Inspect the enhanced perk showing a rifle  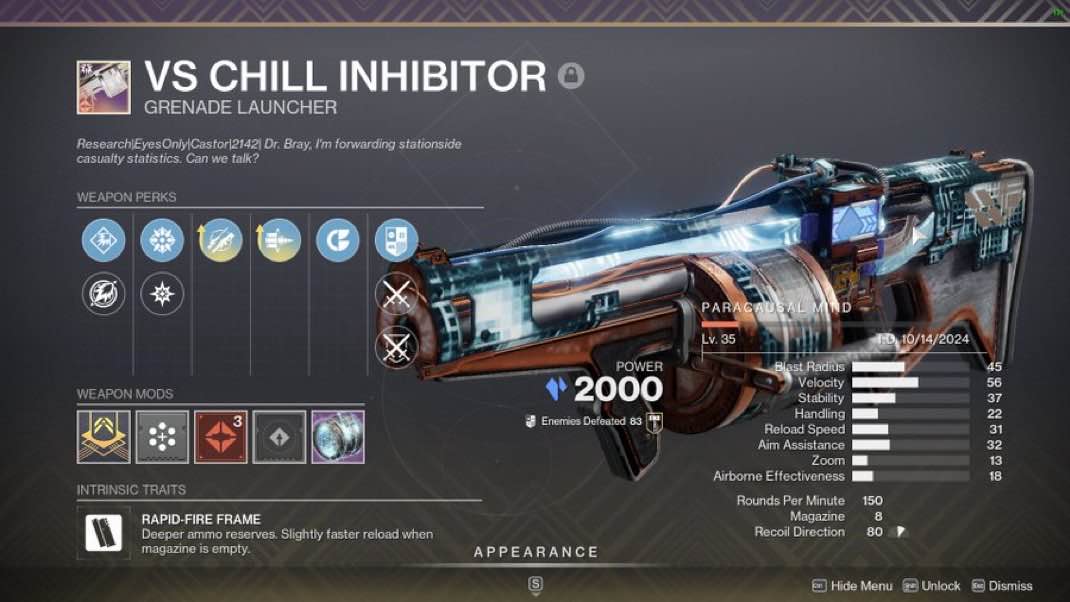click(x=220, y=240)
